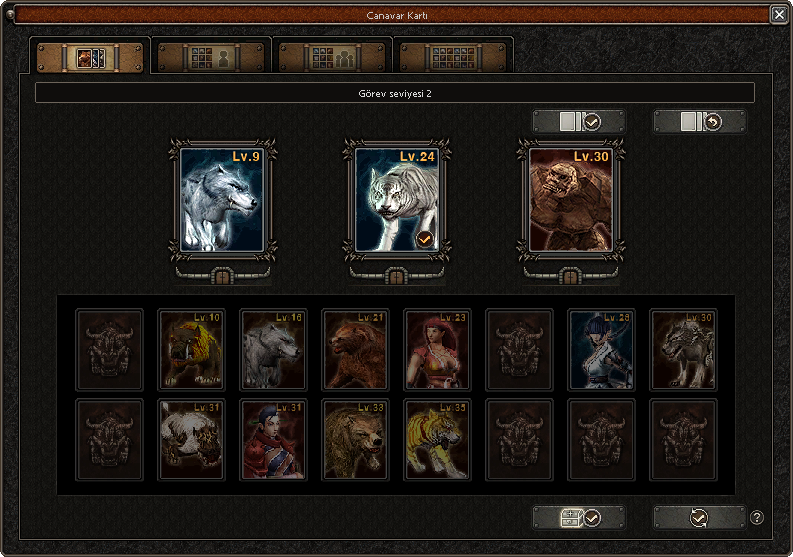Screen dimensions: 793x557
Task: Choose the Lv.16 grey wolf card
Action: [274, 348]
